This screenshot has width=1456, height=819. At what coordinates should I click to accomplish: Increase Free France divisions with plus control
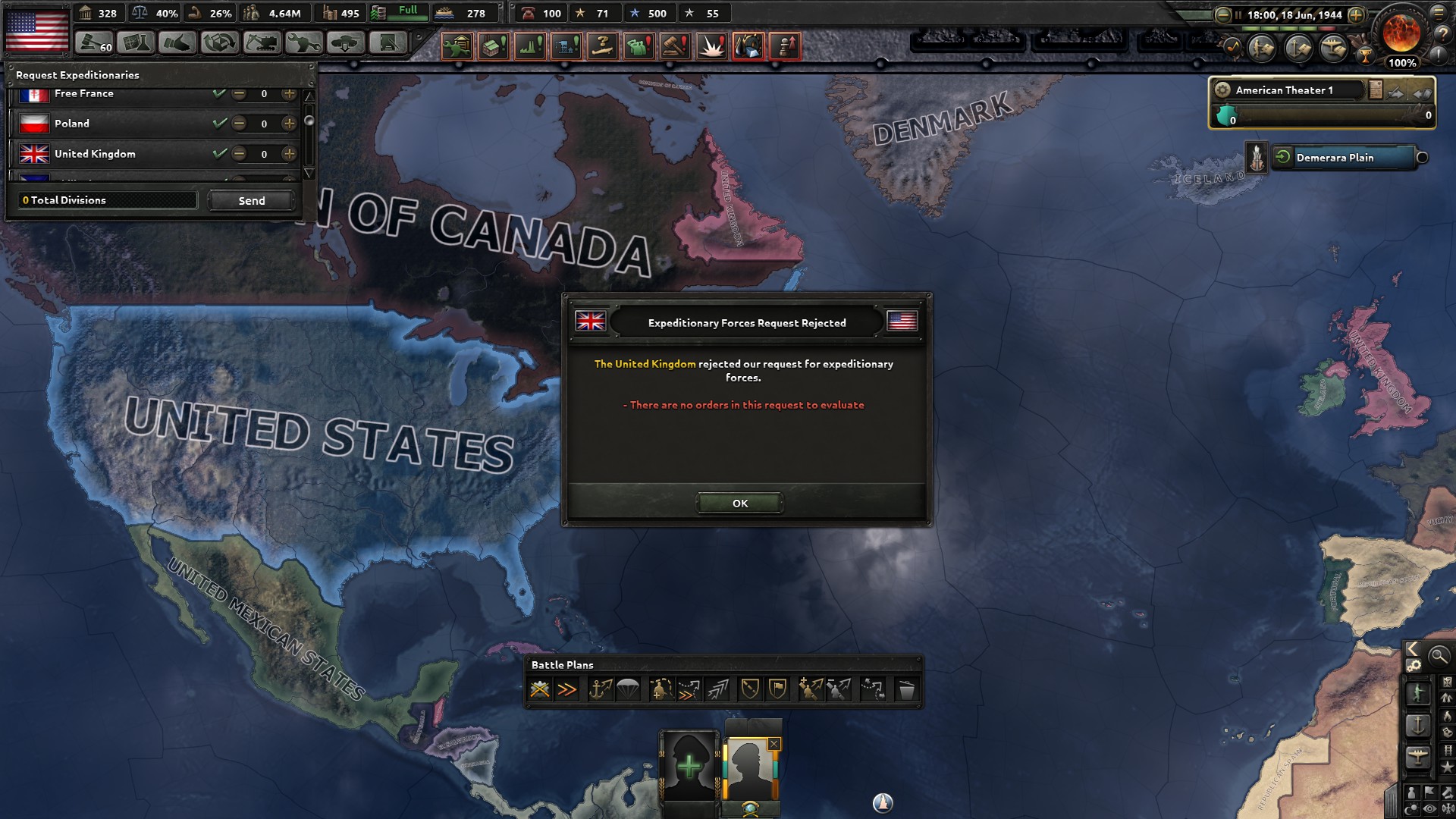click(x=289, y=93)
